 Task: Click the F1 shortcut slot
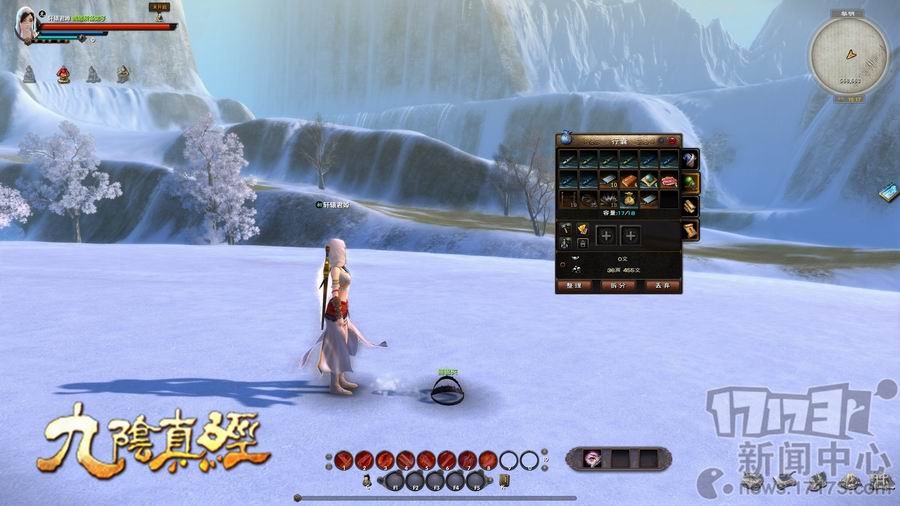click(x=393, y=481)
